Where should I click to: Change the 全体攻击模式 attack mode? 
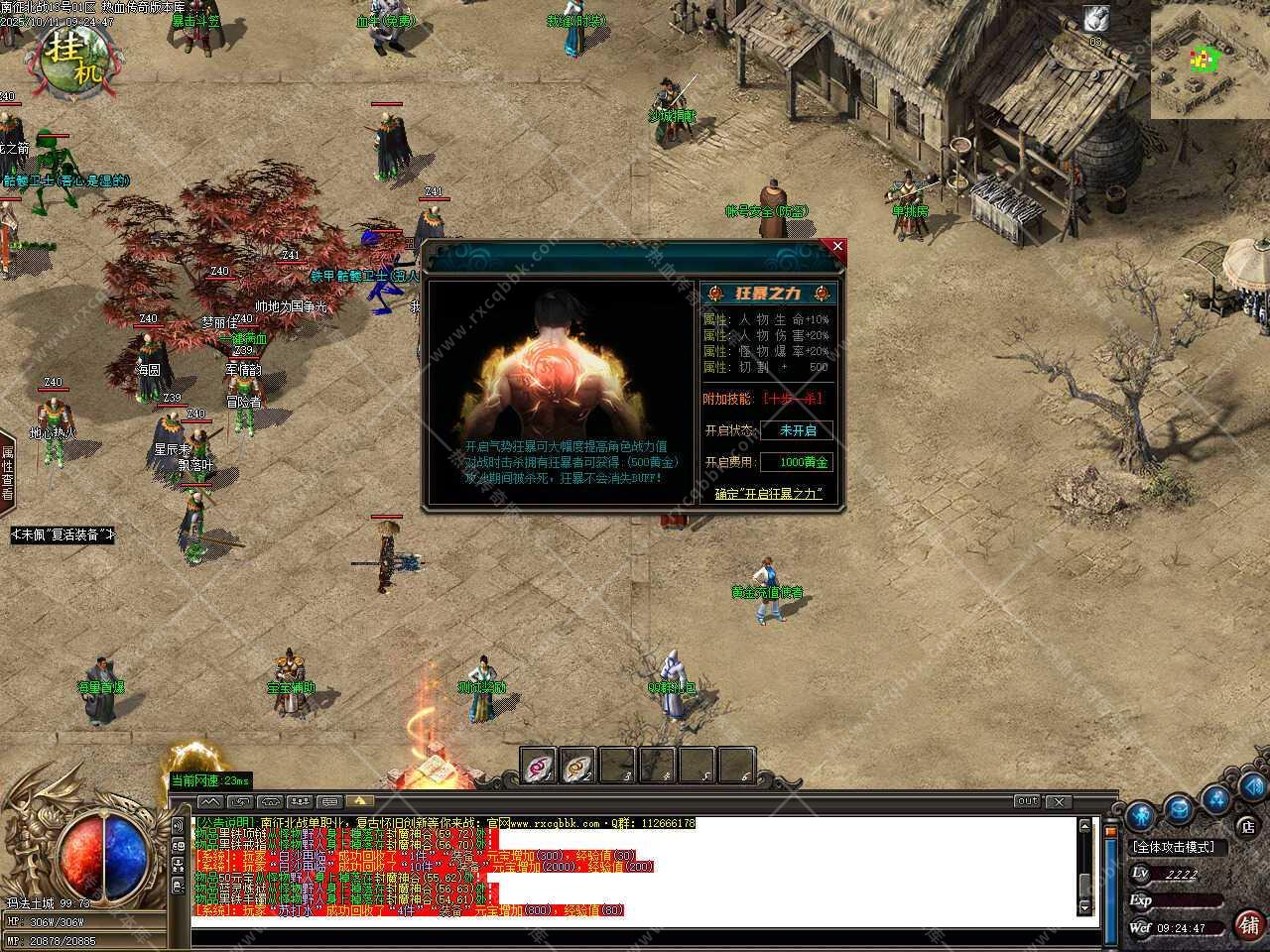click(x=1179, y=847)
